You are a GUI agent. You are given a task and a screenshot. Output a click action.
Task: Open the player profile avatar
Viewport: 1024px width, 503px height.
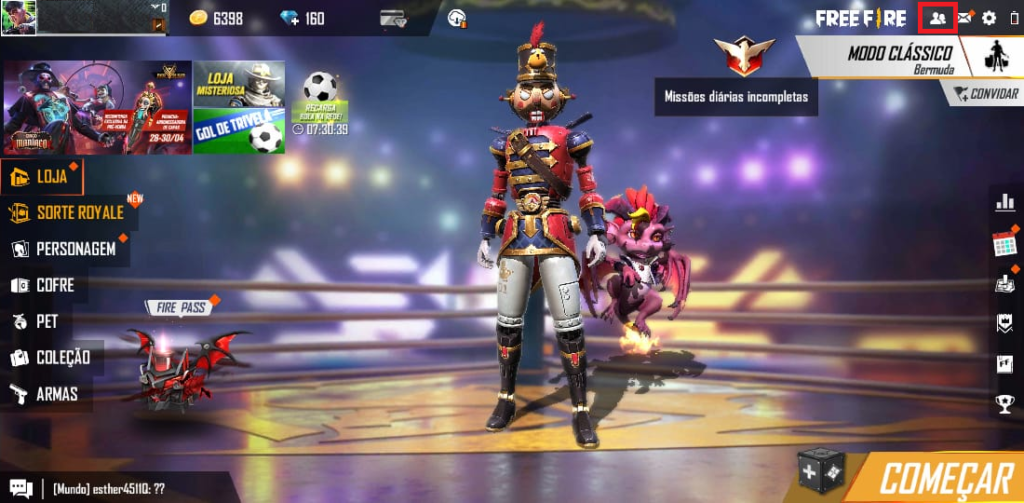point(19,17)
